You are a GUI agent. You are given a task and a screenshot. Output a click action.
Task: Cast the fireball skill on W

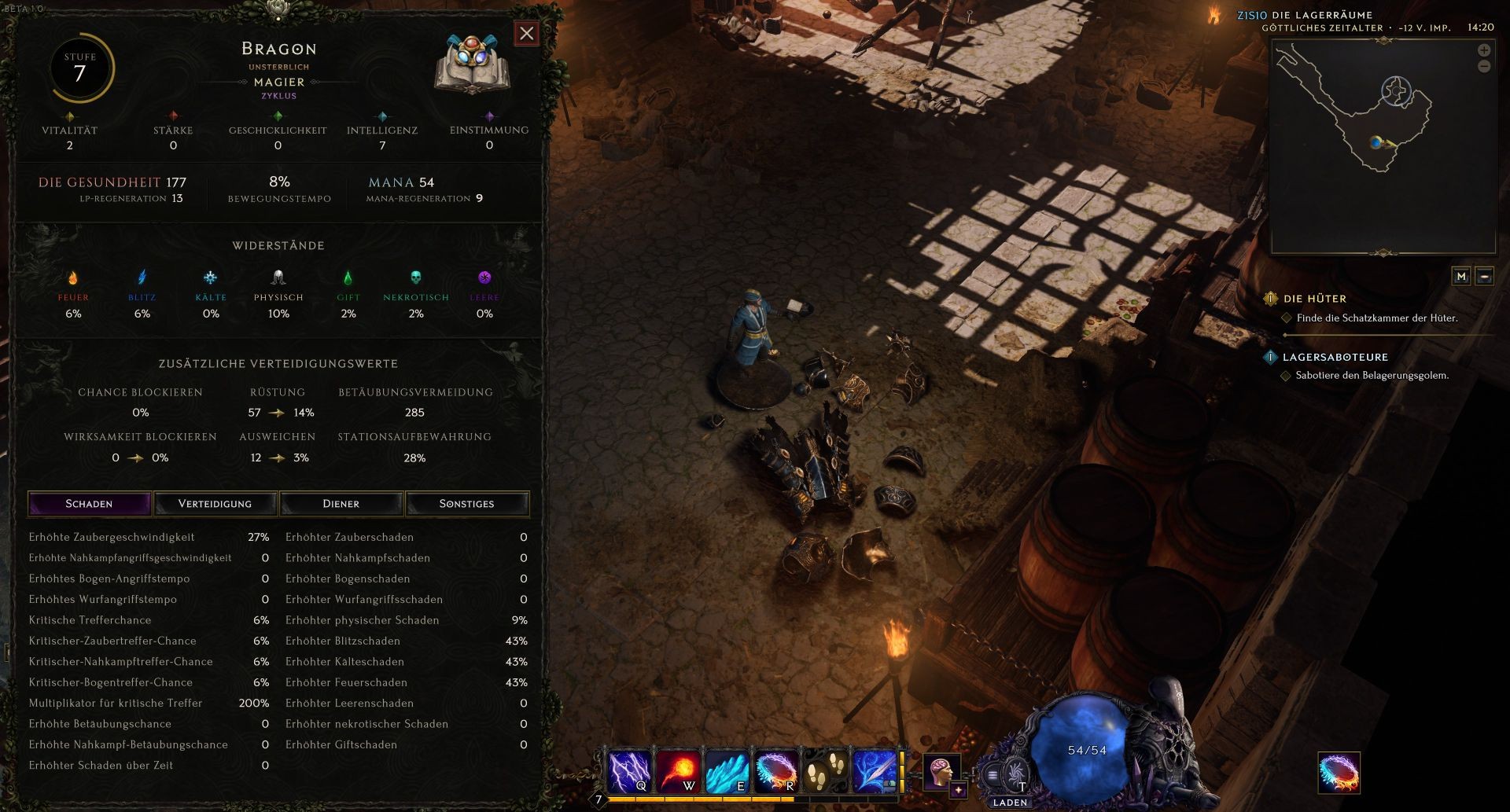pos(678,771)
